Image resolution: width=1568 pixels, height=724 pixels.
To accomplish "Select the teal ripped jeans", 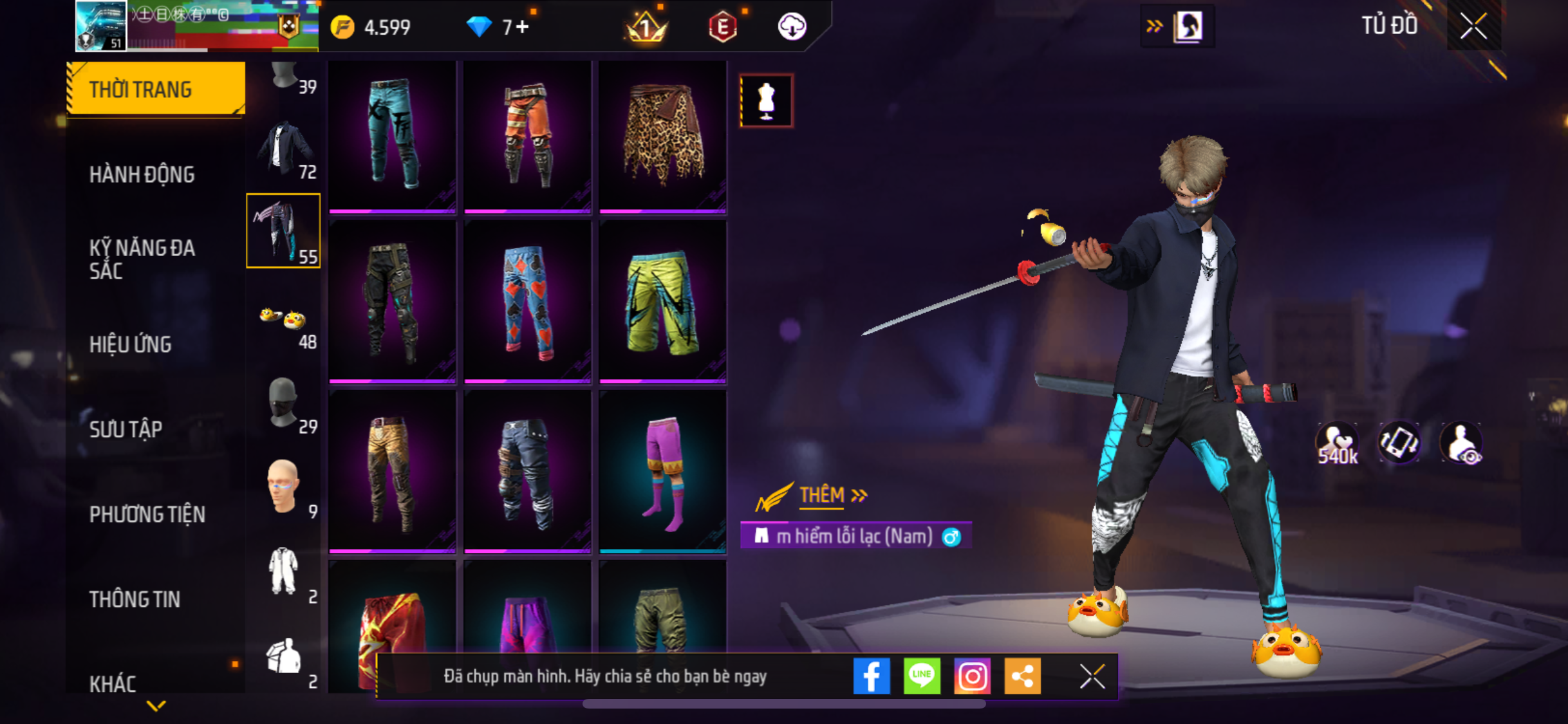I will point(392,136).
